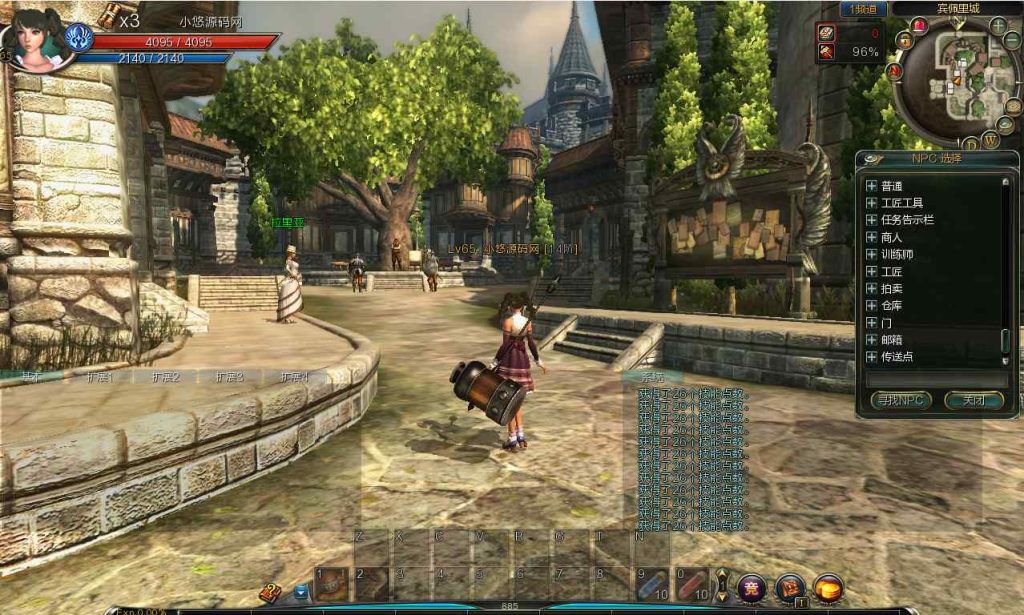Image resolution: width=1024 pixels, height=615 pixels.
Task: Expand the 工匠工具 category
Action: click(871, 203)
